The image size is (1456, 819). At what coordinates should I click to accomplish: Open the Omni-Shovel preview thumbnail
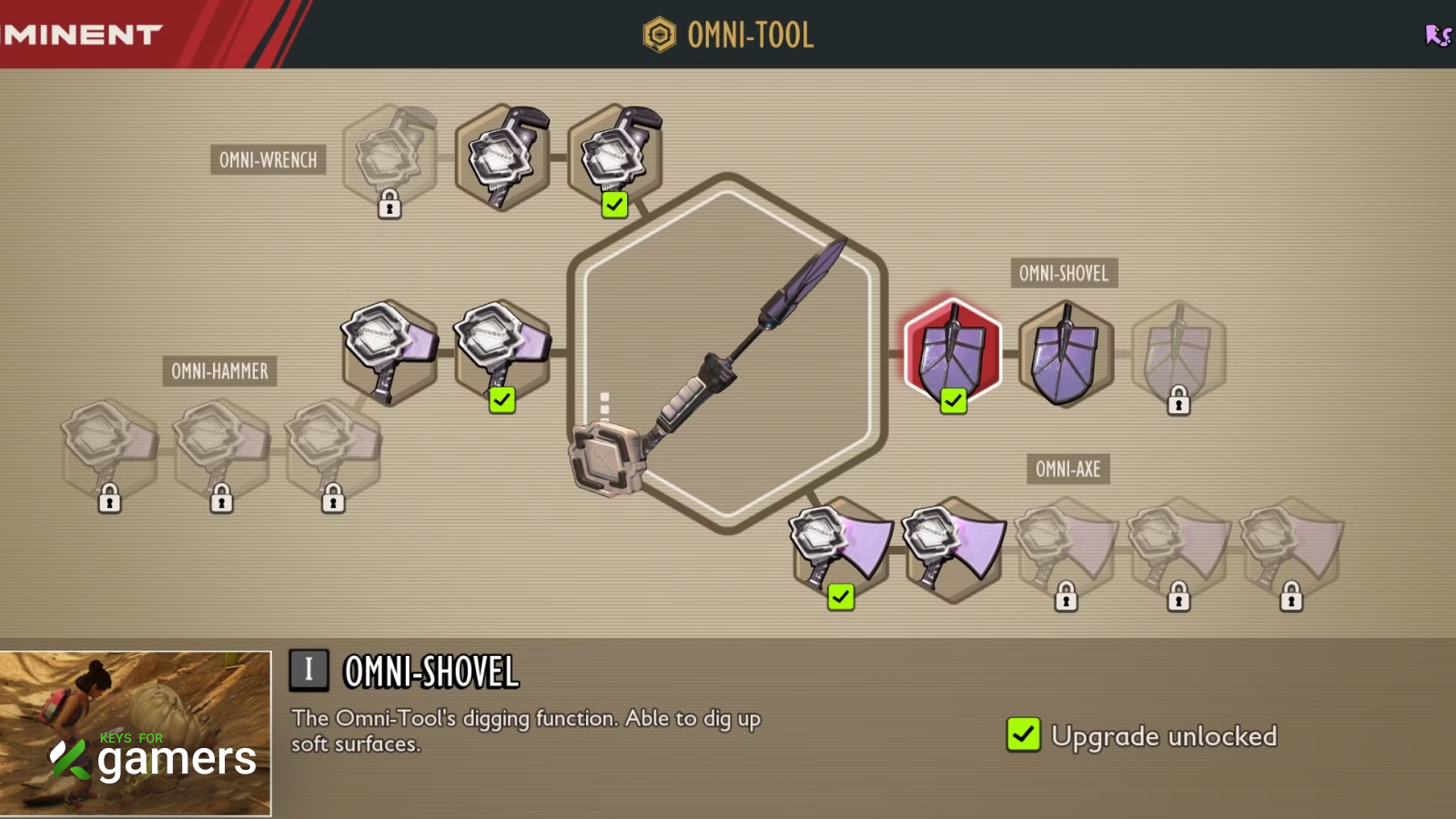click(x=136, y=733)
